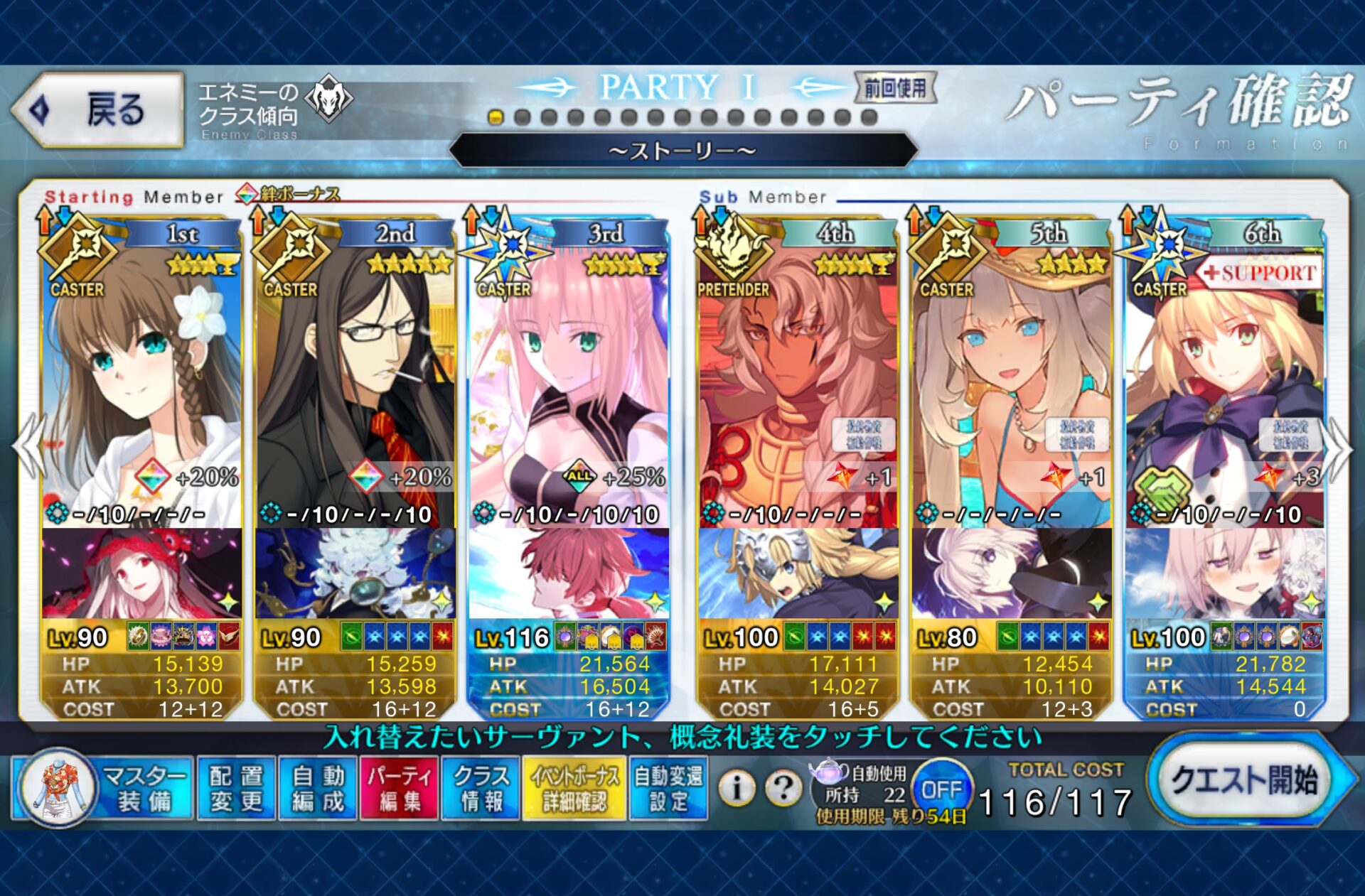The width and height of the screenshot is (1365, 896).
Task: Select the 5th slot swimsuit Caster
Action: coord(1011,384)
